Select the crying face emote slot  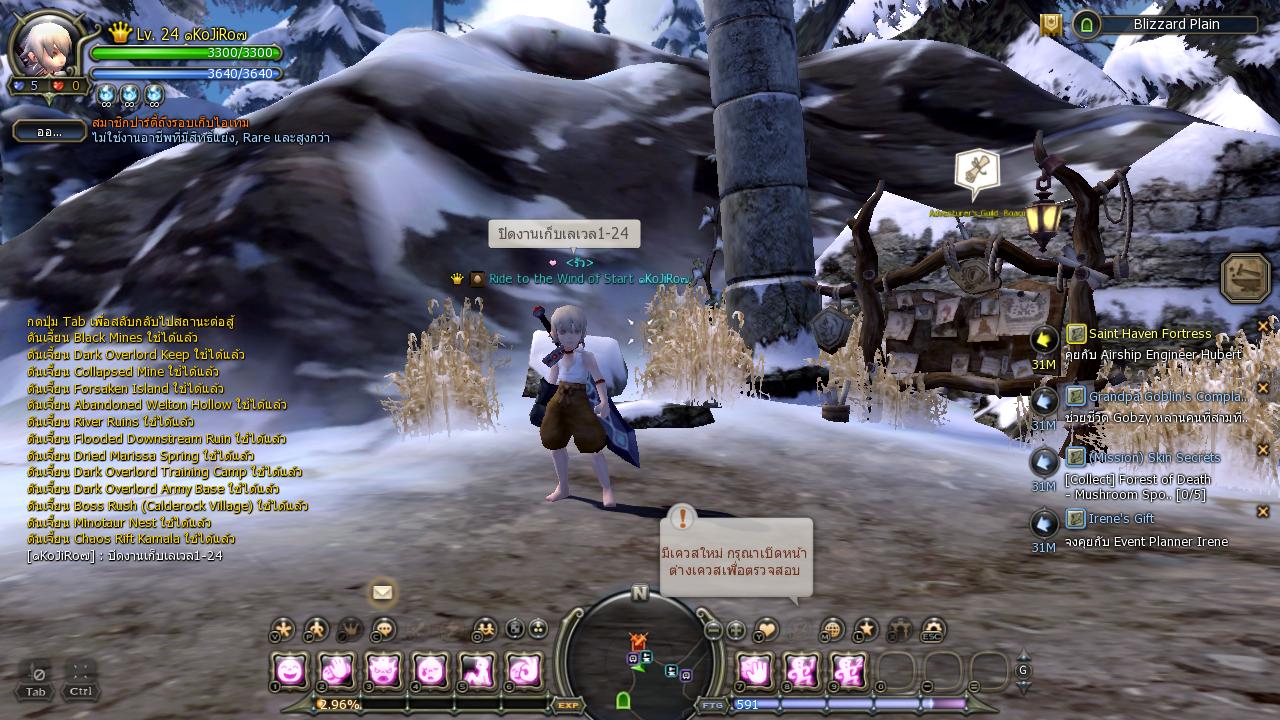click(x=431, y=670)
